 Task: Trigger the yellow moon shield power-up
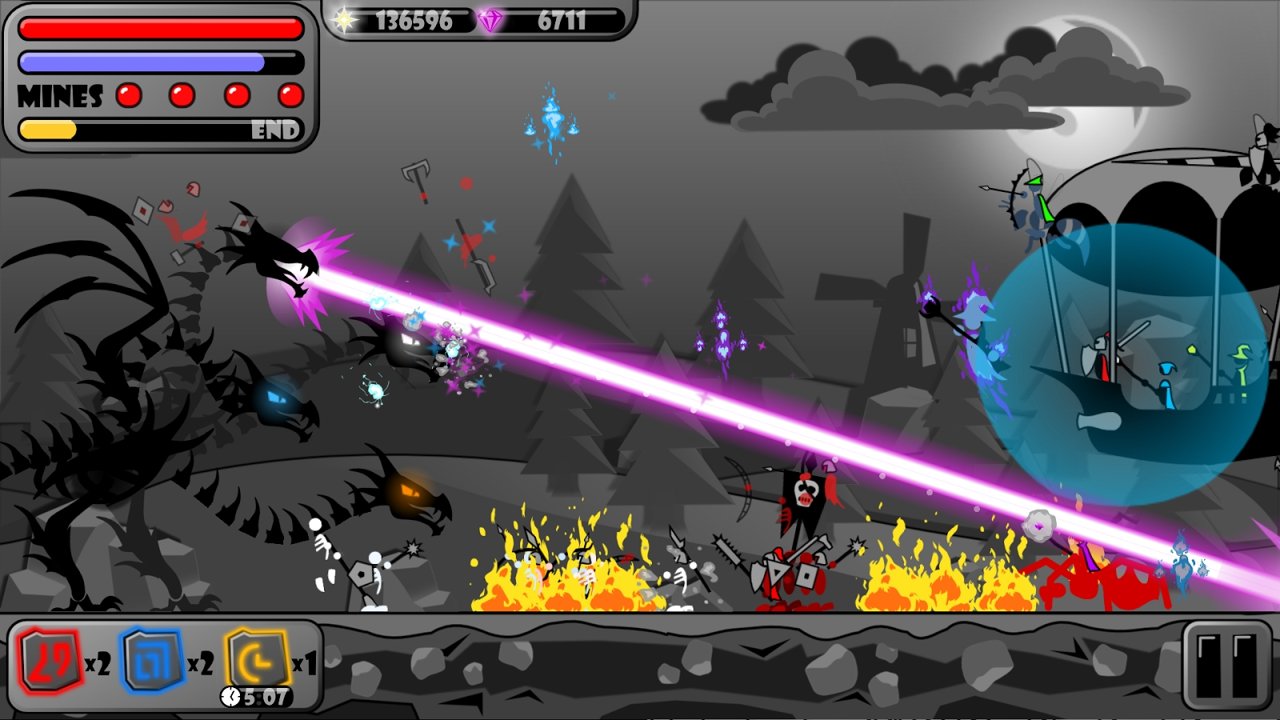[x=256, y=659]
